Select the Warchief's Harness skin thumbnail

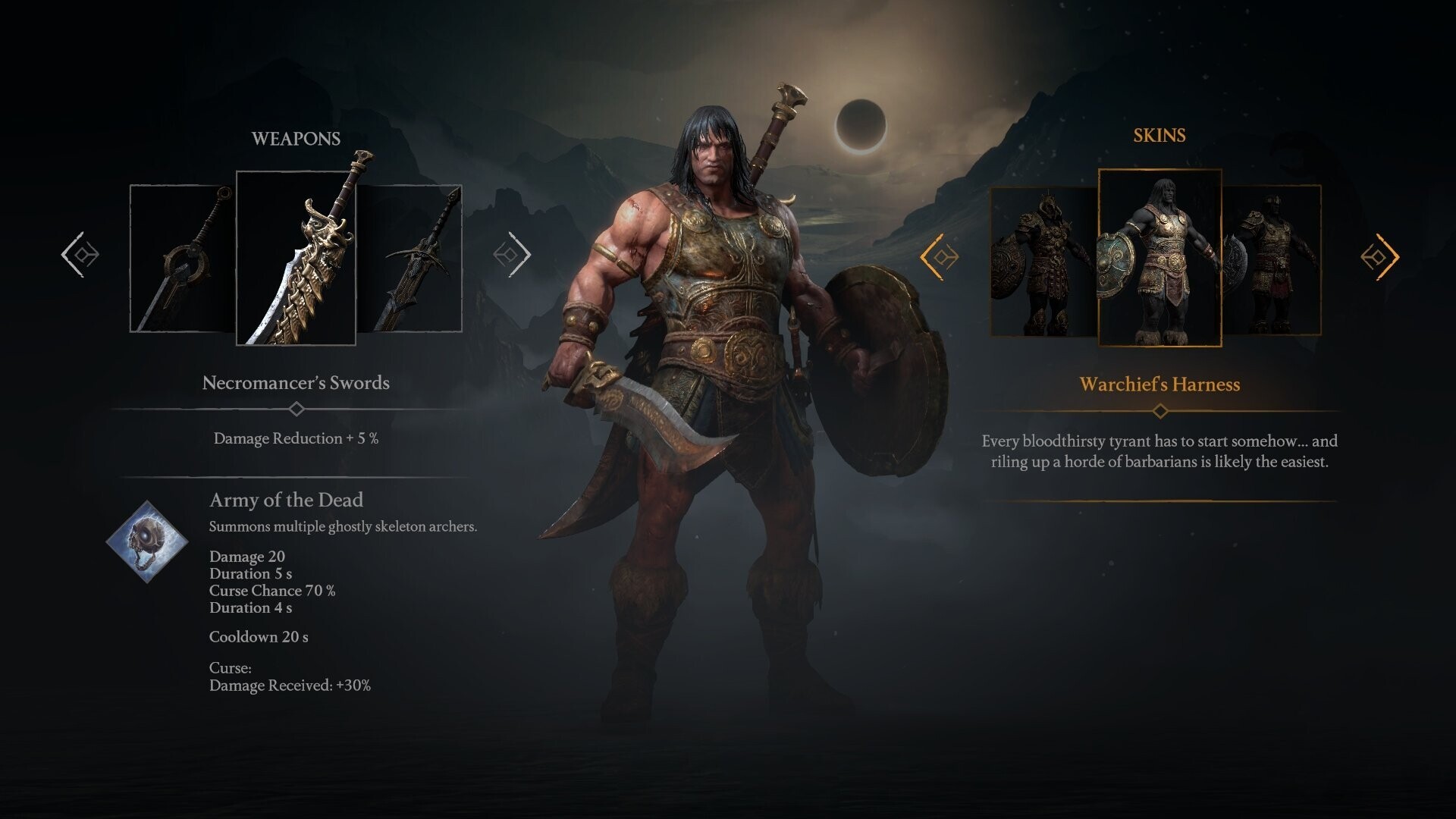(x=1159, y=258)
